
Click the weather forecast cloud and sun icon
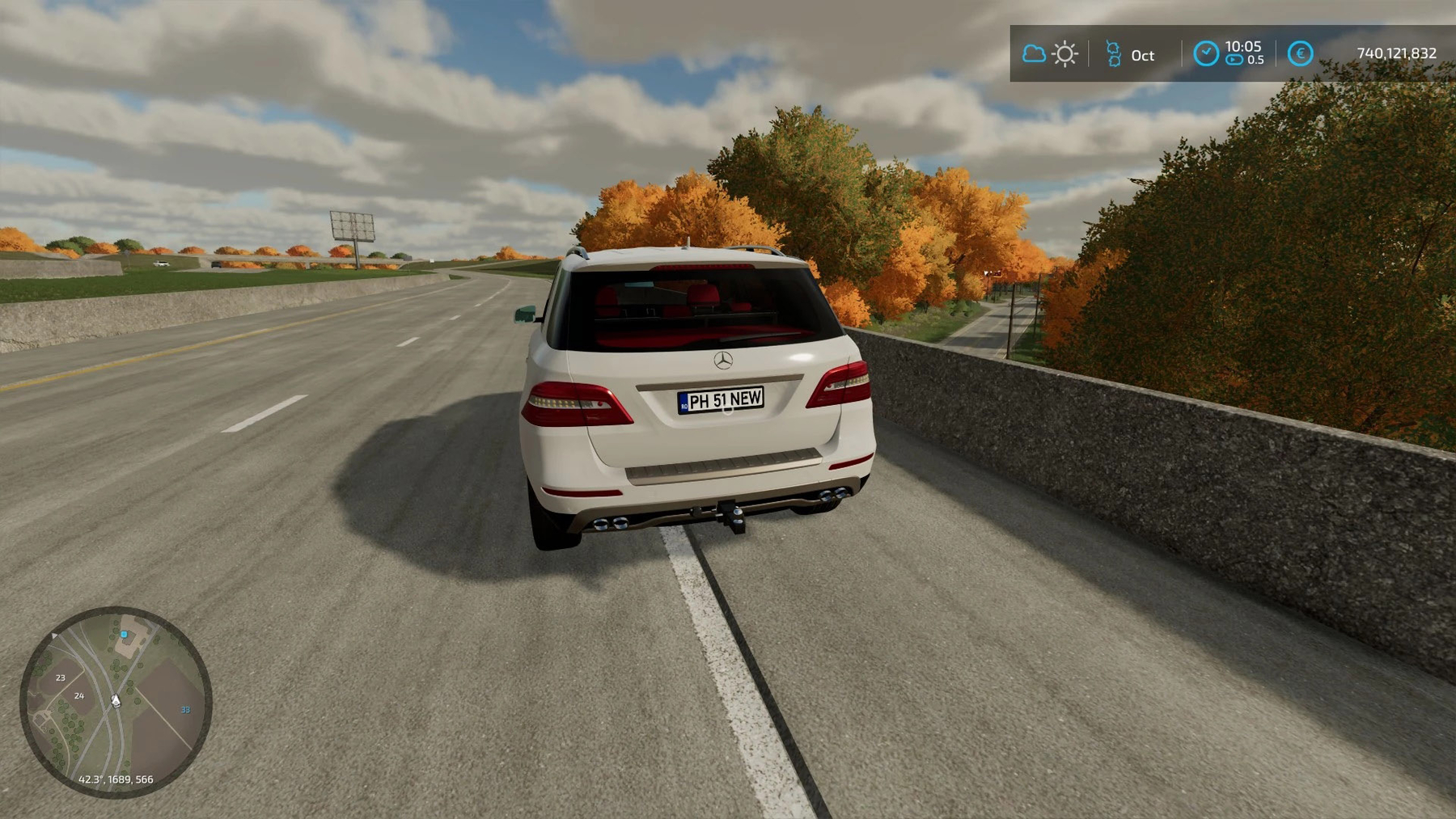(1049, 54)
